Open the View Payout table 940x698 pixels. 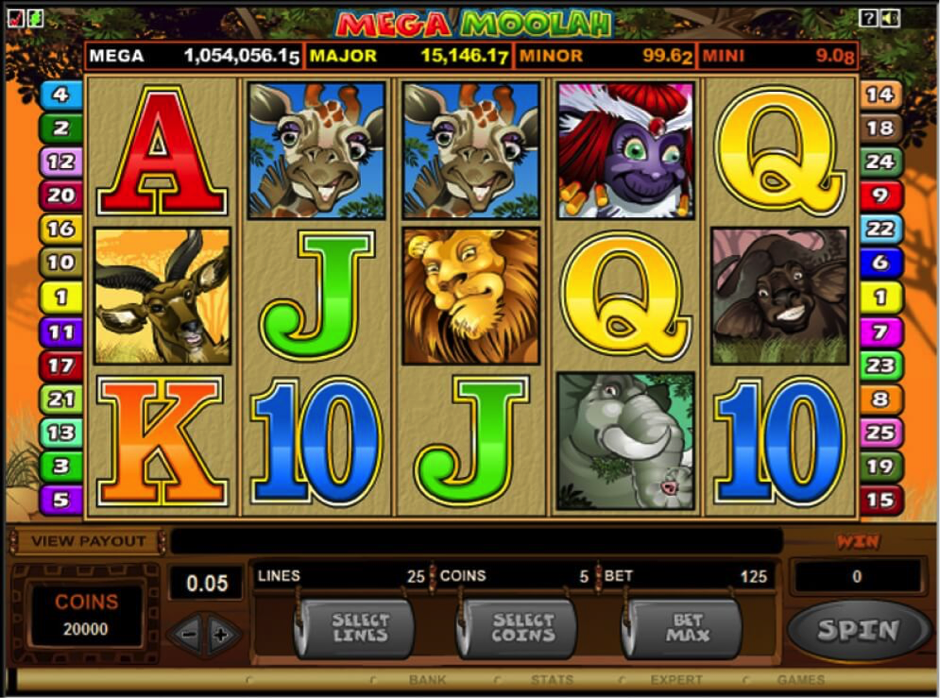88,541
